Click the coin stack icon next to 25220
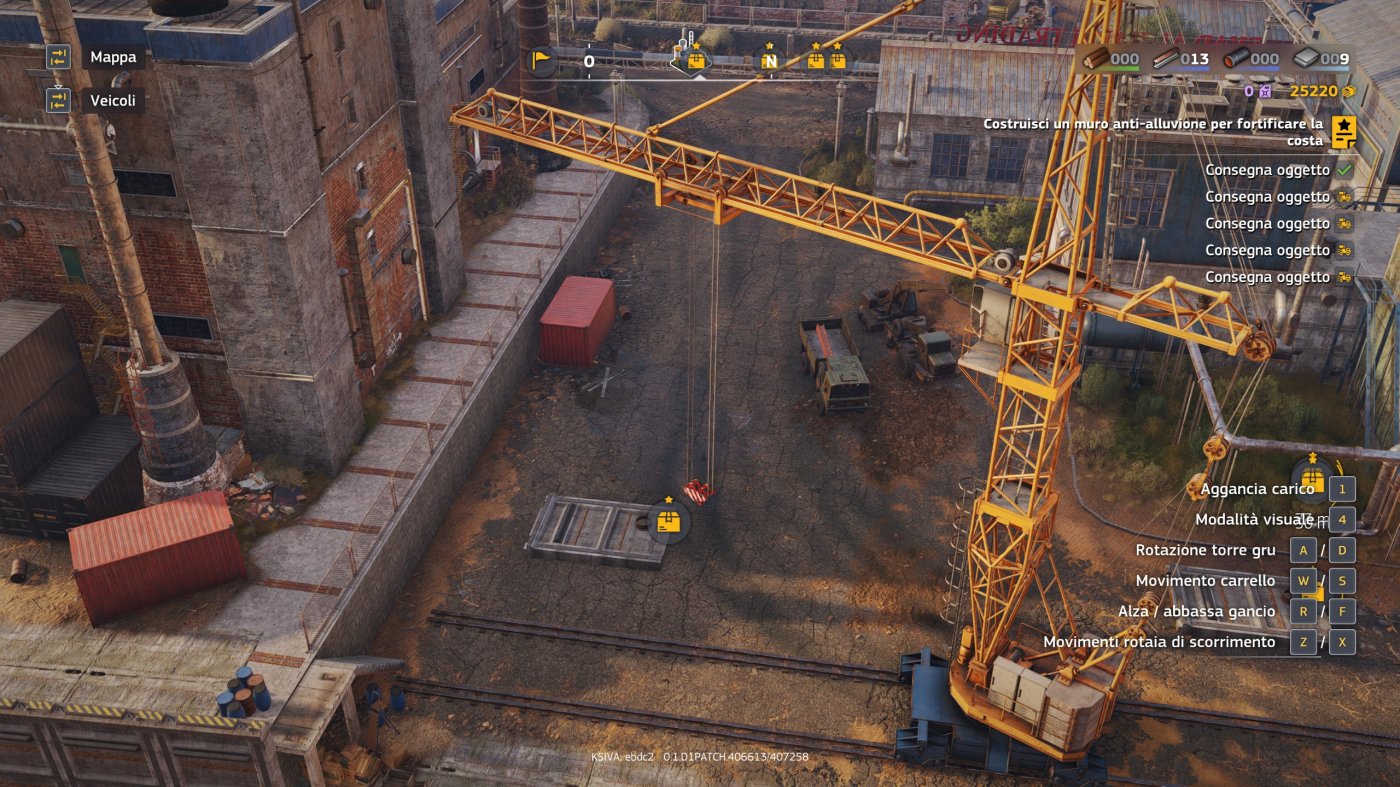The image size is (1400, 787). [1349, 90]
